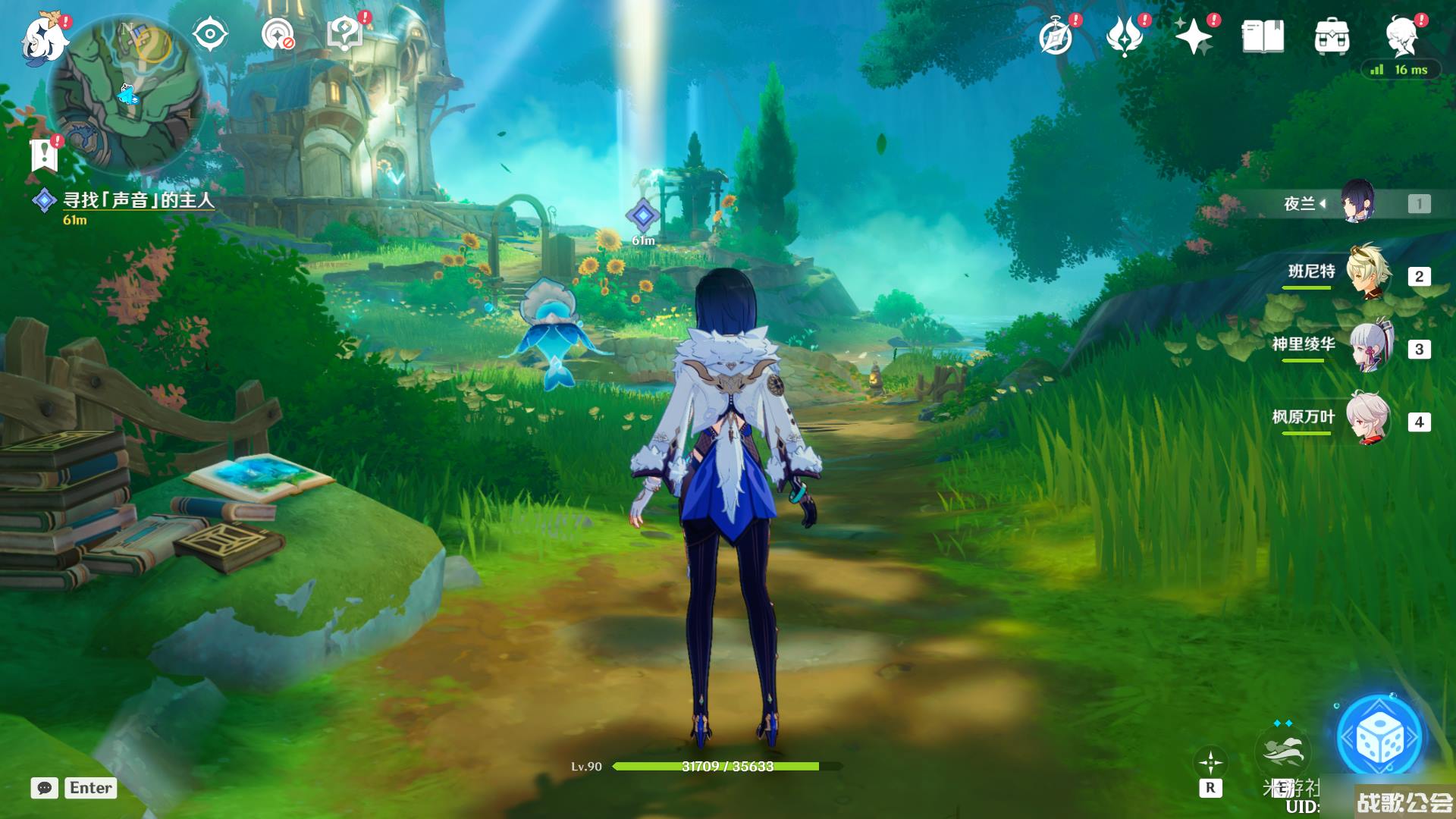Open the quest navigation target icon
The width and height of the screenshot is (1456, 819).
[278, 35]
